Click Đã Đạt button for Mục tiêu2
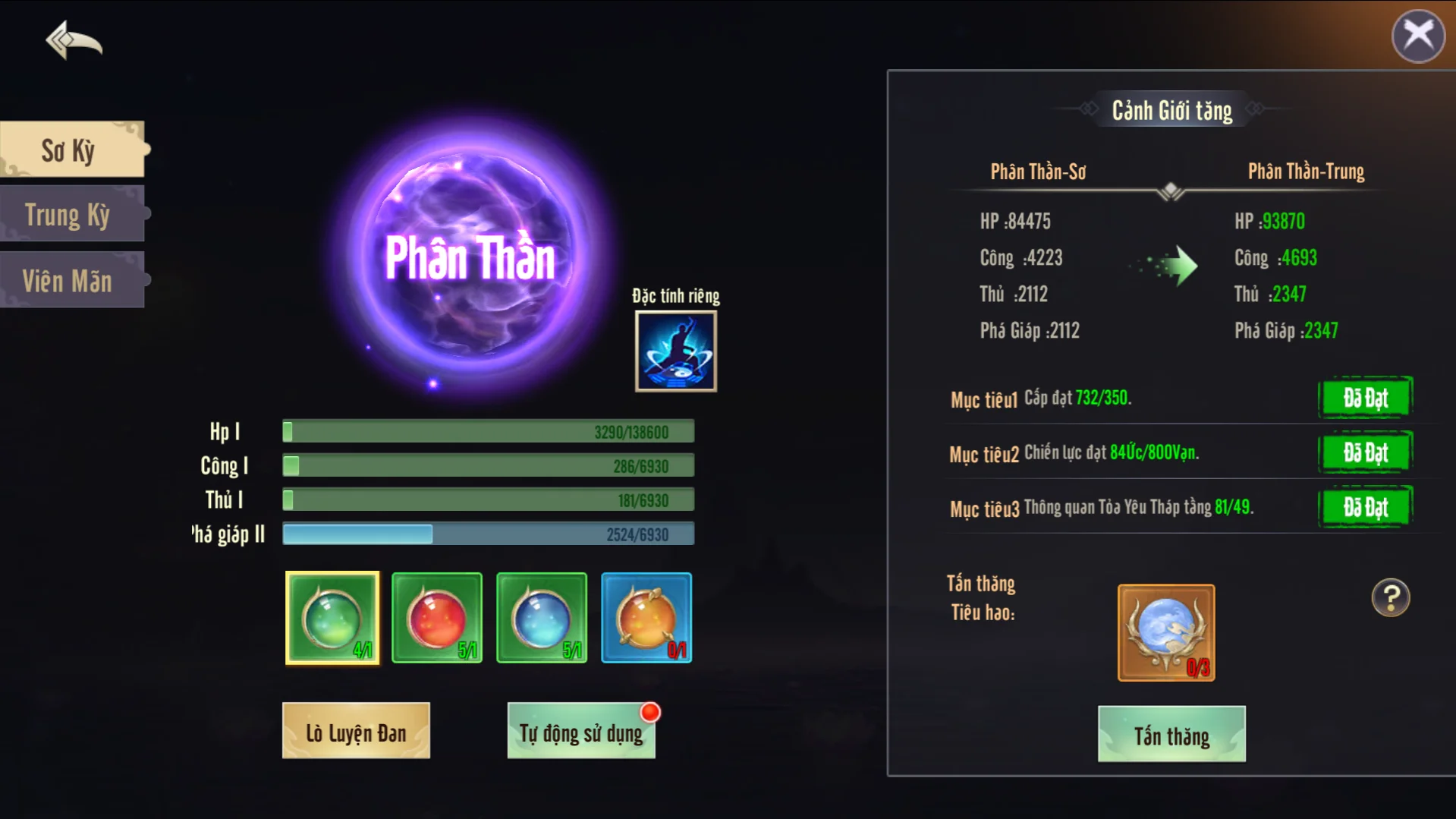Image resolution: width=1456 pixels, height=819 pixels. click(x=1365, y=452)
